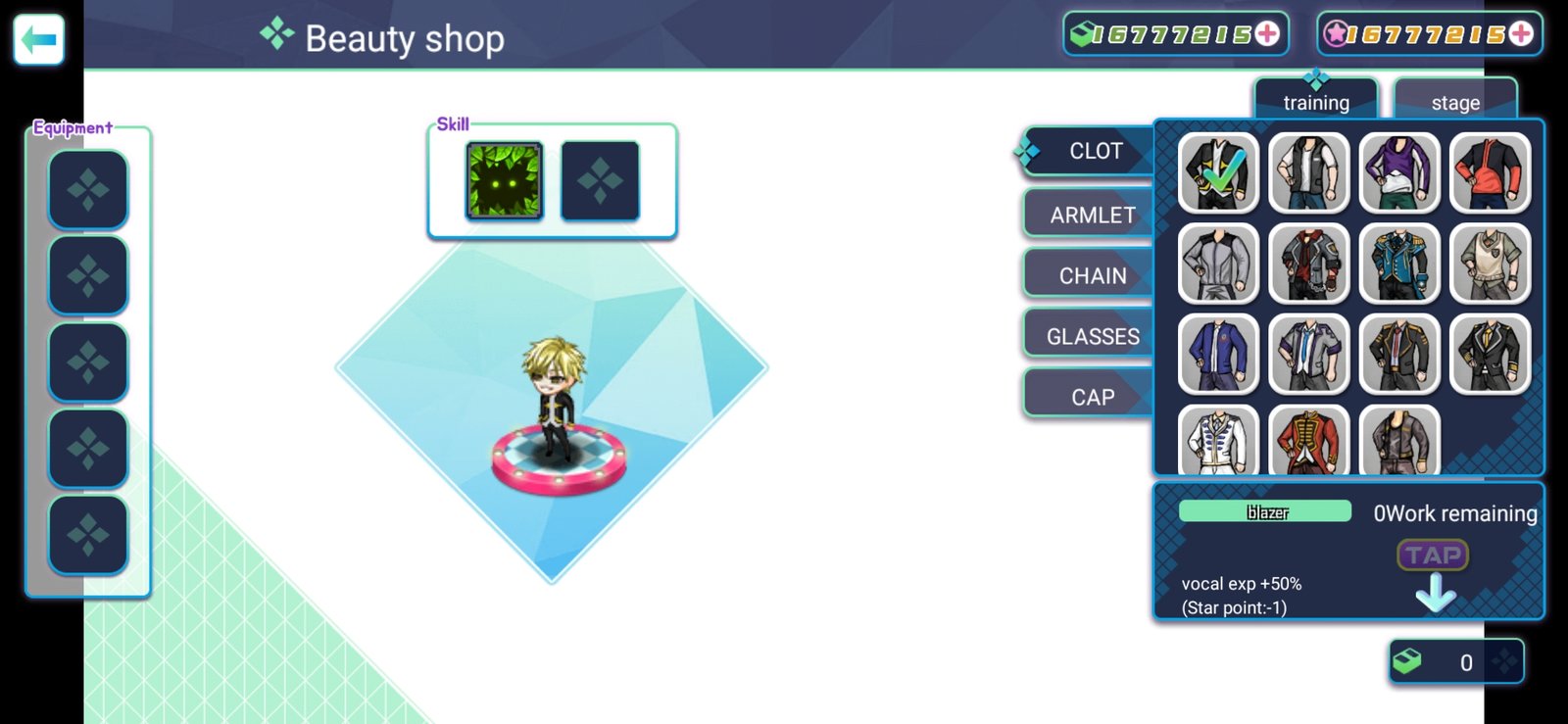Viewport: 1568px width, 724px height.
Task: Choose the red royal coat outfit
Action: (x=1309, y=440)
